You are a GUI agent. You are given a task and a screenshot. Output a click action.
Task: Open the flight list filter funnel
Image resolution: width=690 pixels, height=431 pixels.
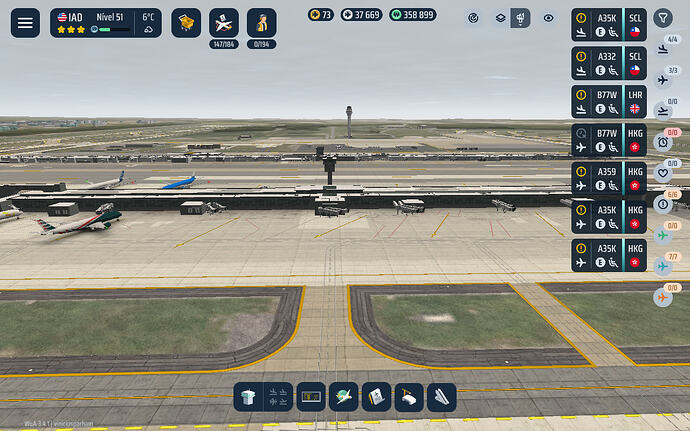point(663,18)
